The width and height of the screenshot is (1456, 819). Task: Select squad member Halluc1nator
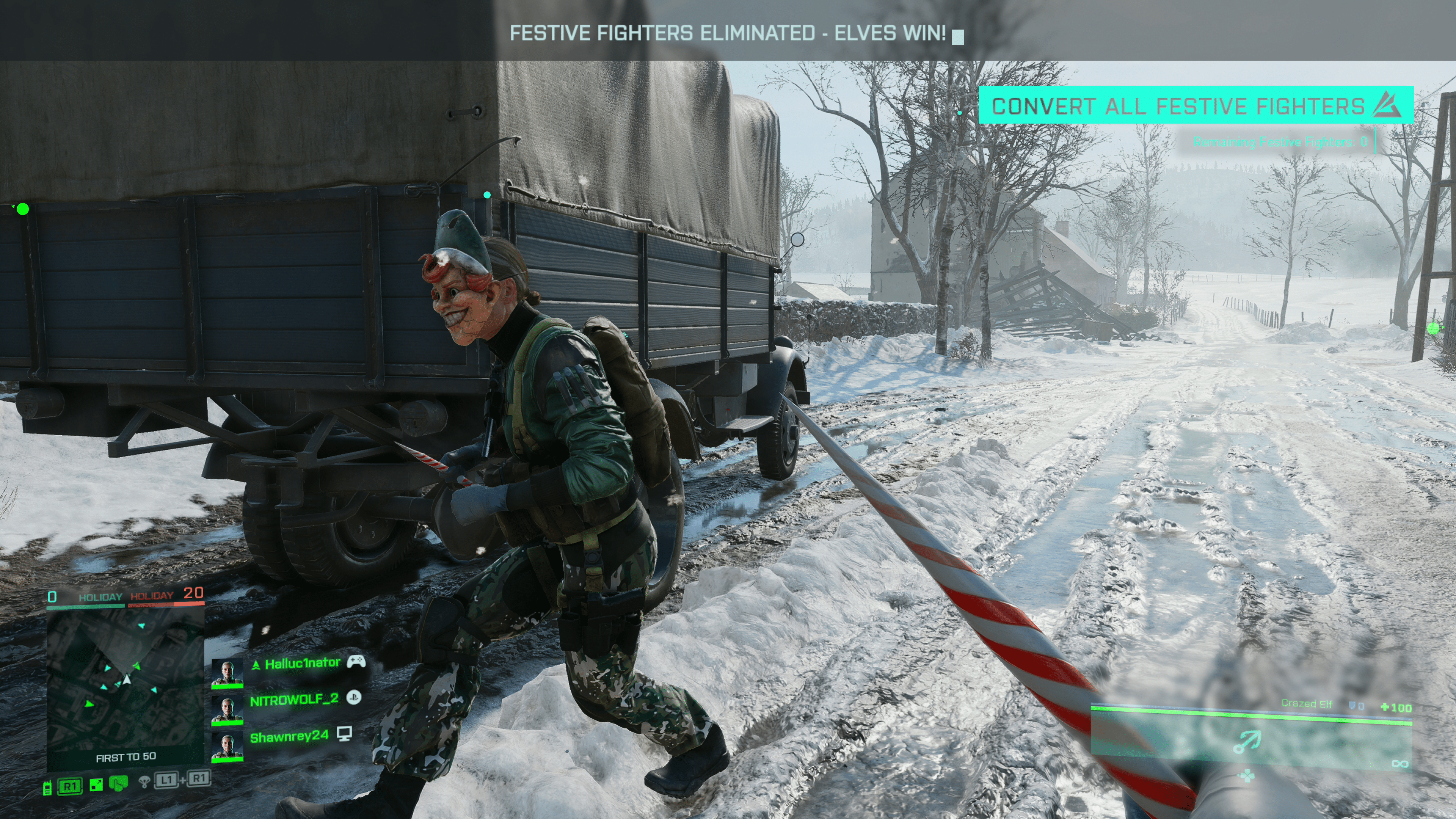(x=302, y=663)
